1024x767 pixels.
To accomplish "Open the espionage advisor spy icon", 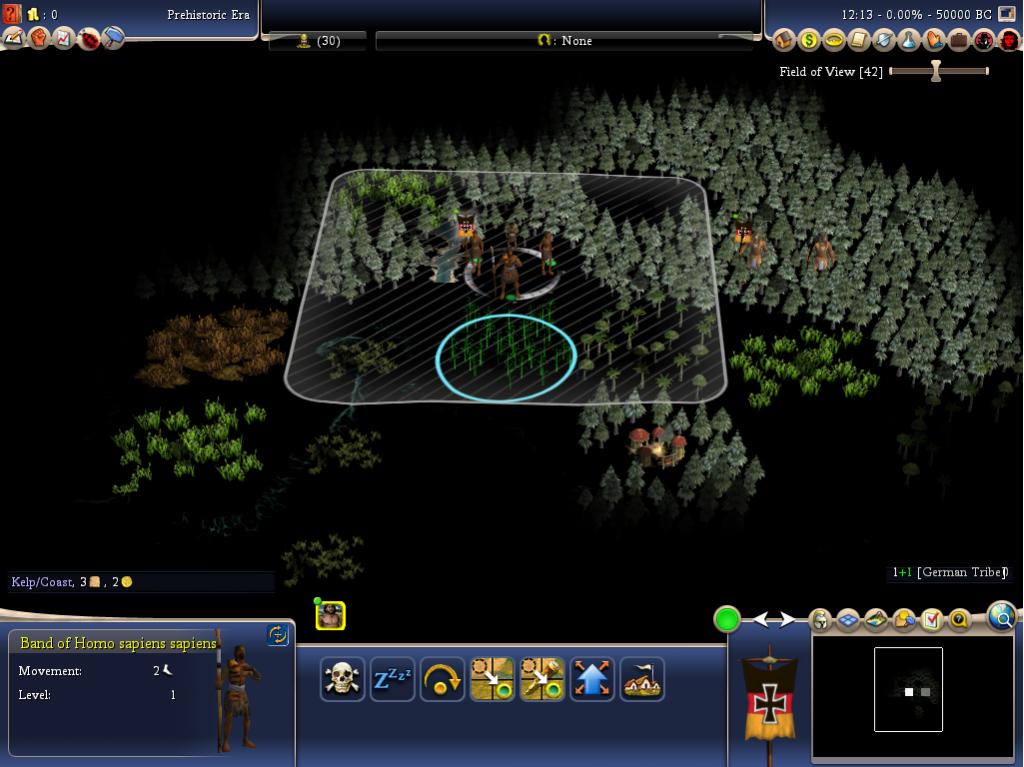I will point(983,40).
